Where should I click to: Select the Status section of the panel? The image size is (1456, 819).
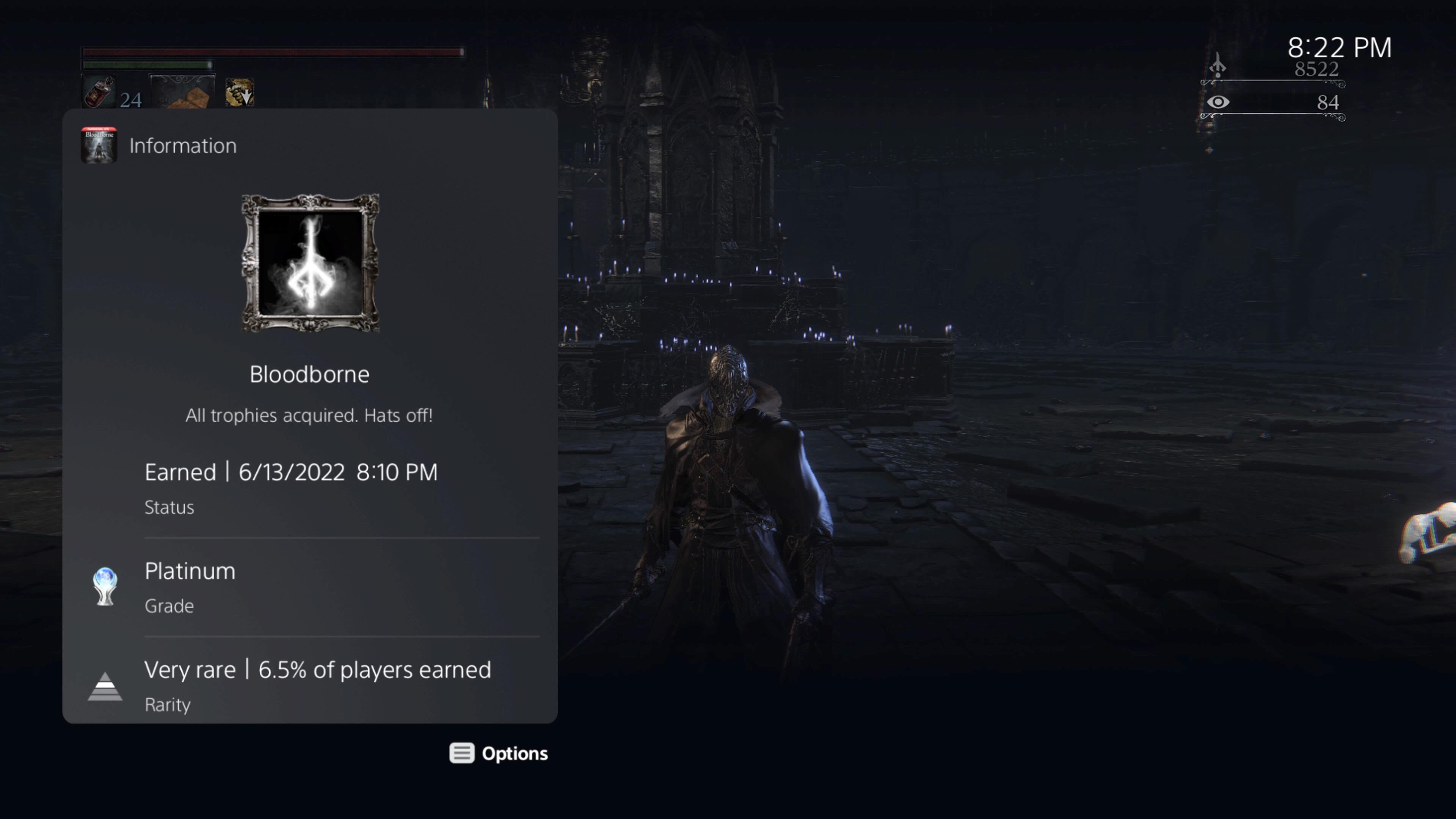[x=169, y=507]
